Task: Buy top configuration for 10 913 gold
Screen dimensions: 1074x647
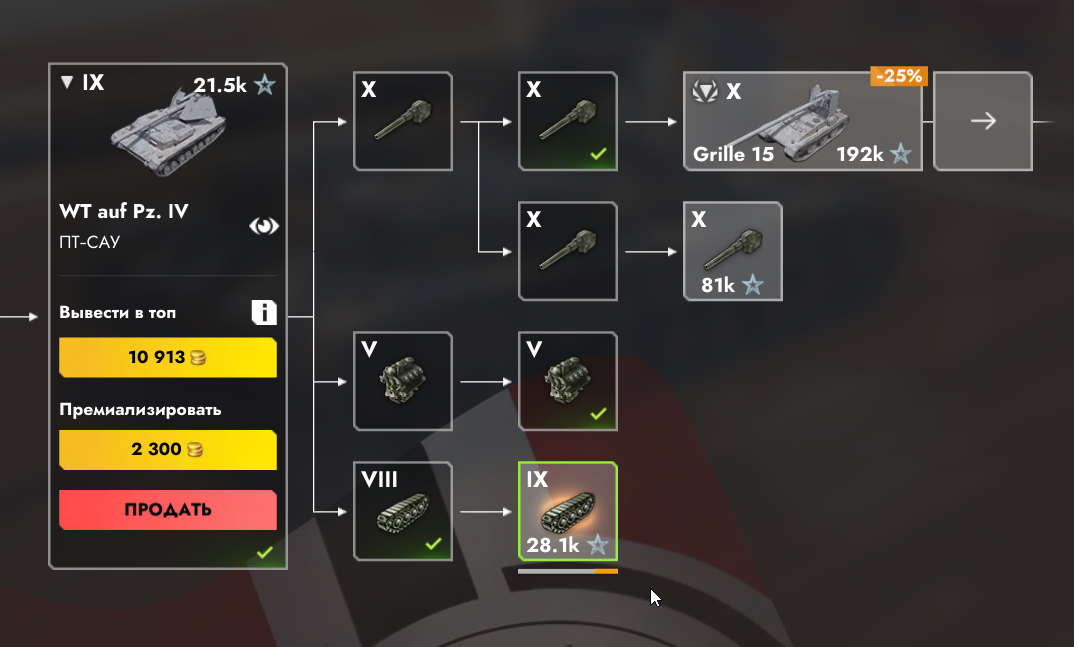Action: [168, 357]
